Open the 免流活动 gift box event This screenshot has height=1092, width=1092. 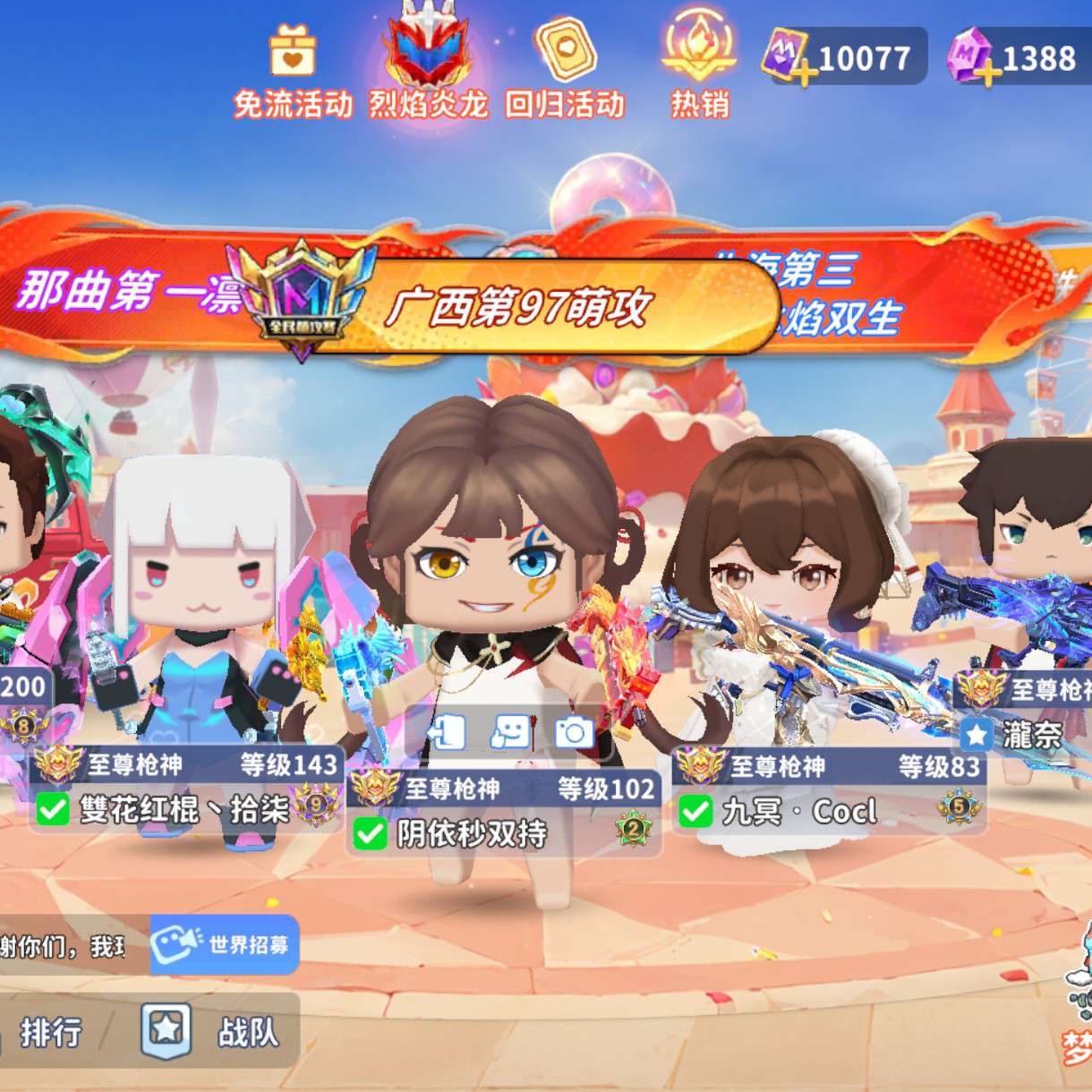click(293, 70)
